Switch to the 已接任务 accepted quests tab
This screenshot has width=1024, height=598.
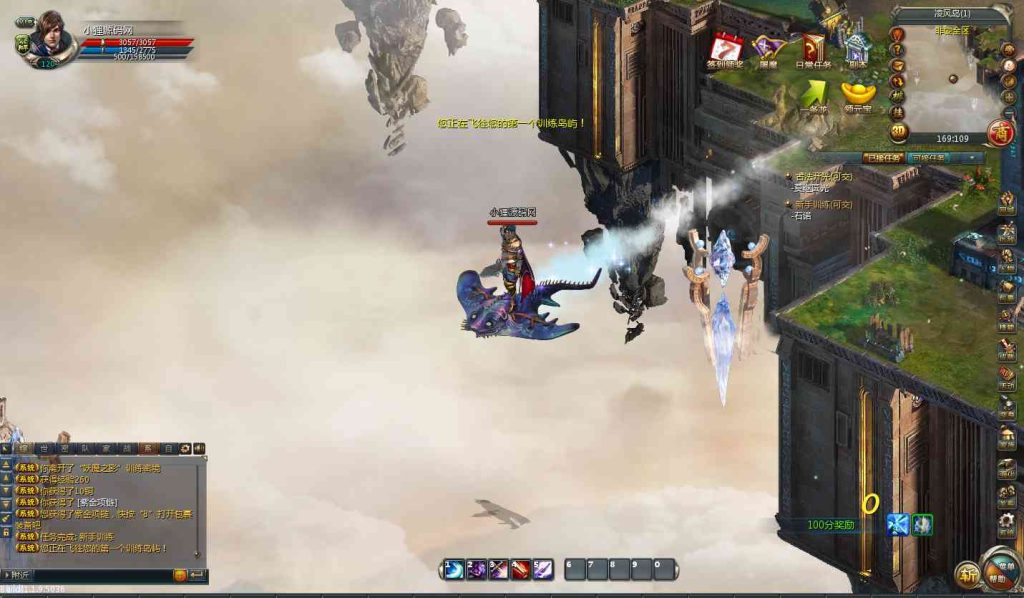coord(883,157)
